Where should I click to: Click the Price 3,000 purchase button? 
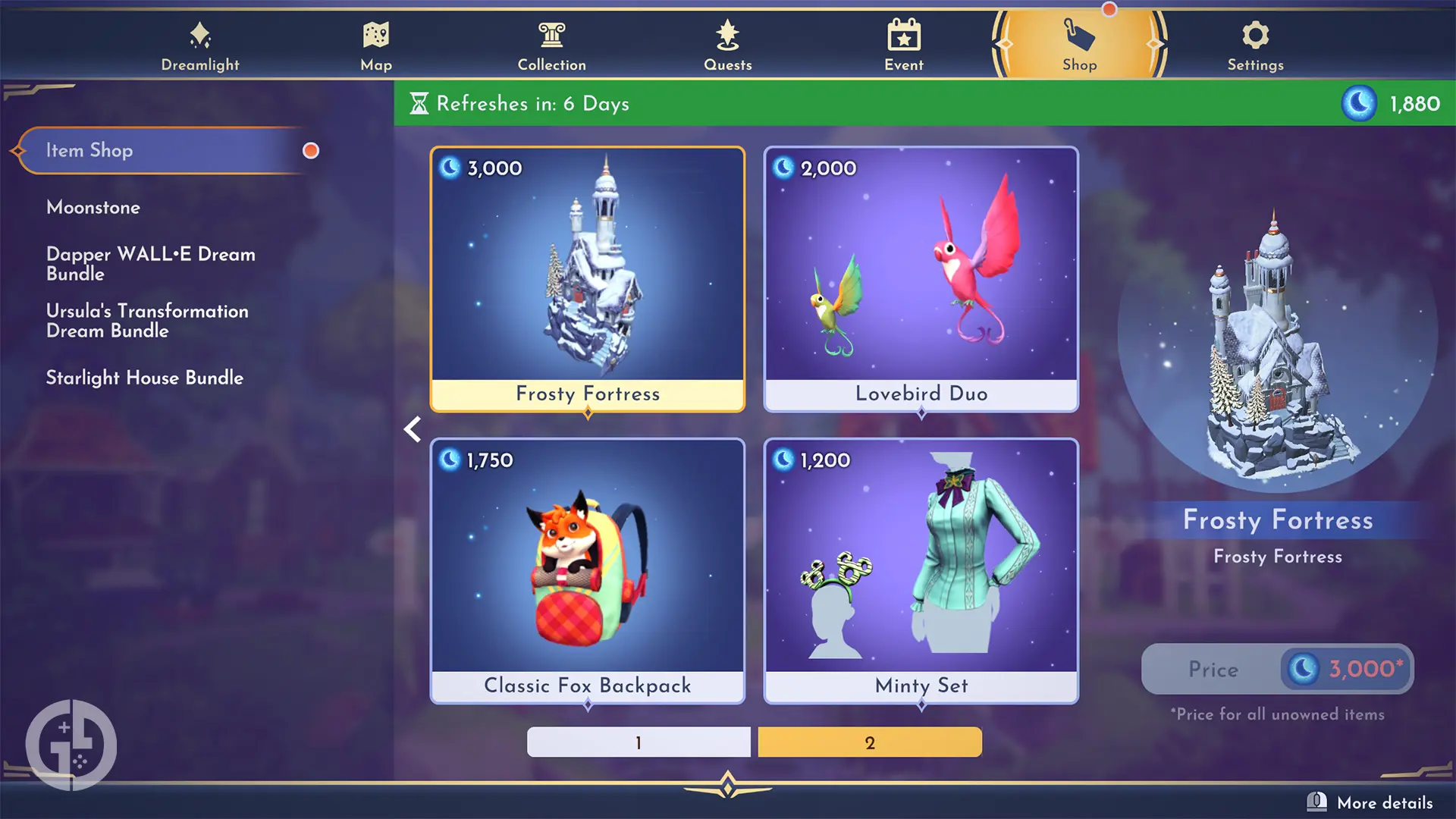pos(1276,669)
